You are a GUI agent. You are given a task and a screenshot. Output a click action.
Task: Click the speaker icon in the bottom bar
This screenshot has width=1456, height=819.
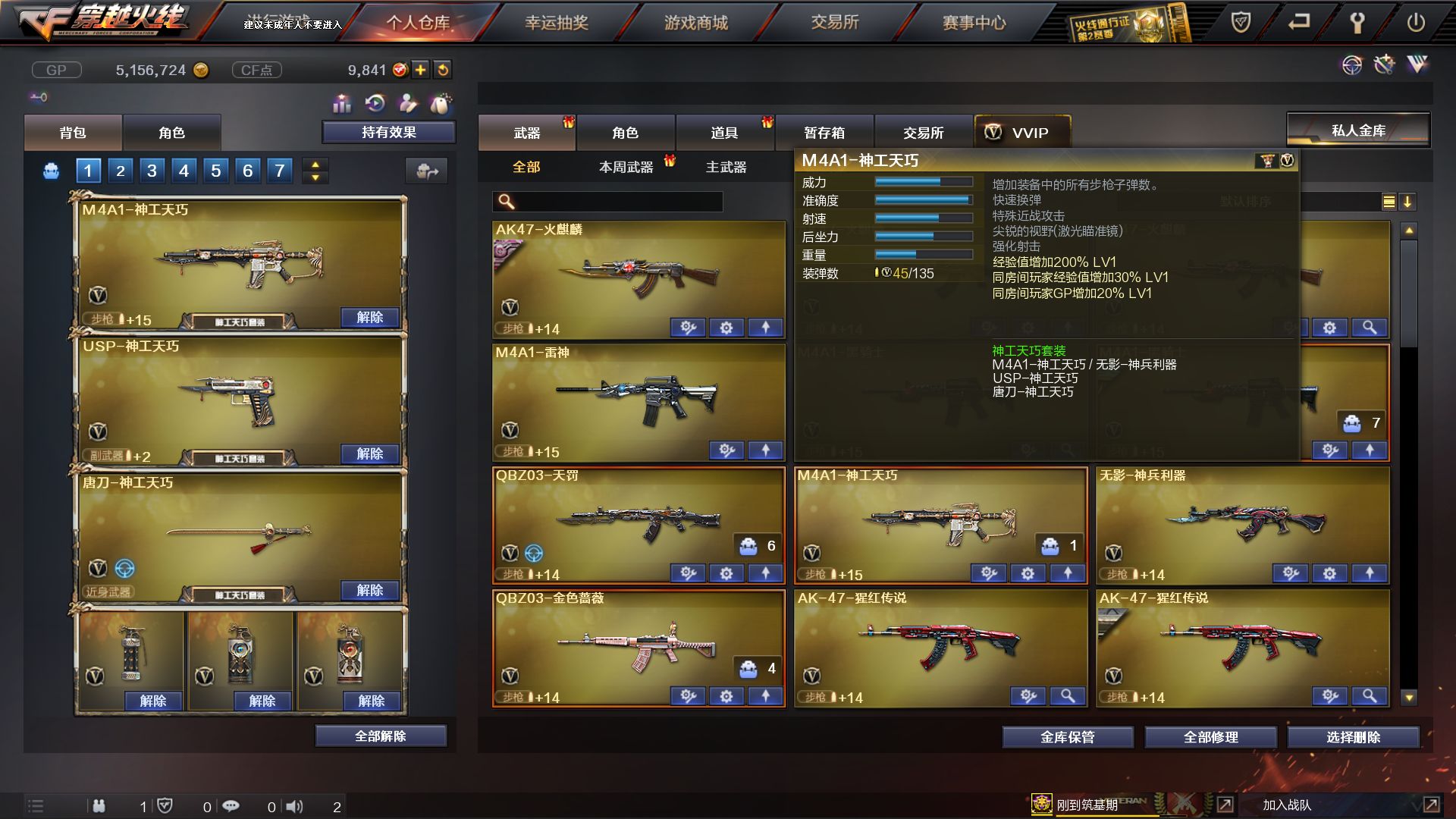click(x=296, y=806)
